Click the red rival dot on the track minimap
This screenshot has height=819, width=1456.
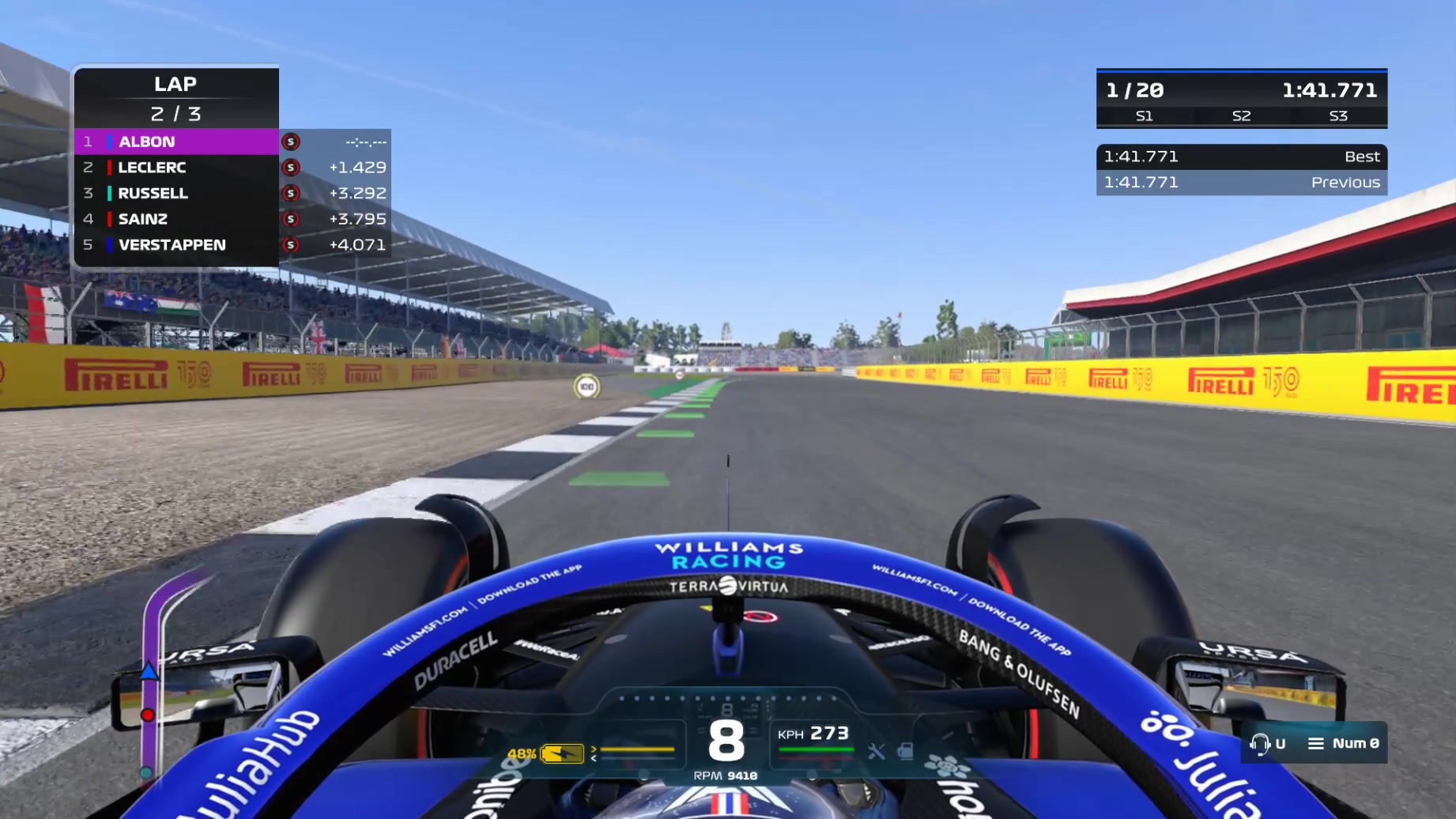[x=149, y=714]
